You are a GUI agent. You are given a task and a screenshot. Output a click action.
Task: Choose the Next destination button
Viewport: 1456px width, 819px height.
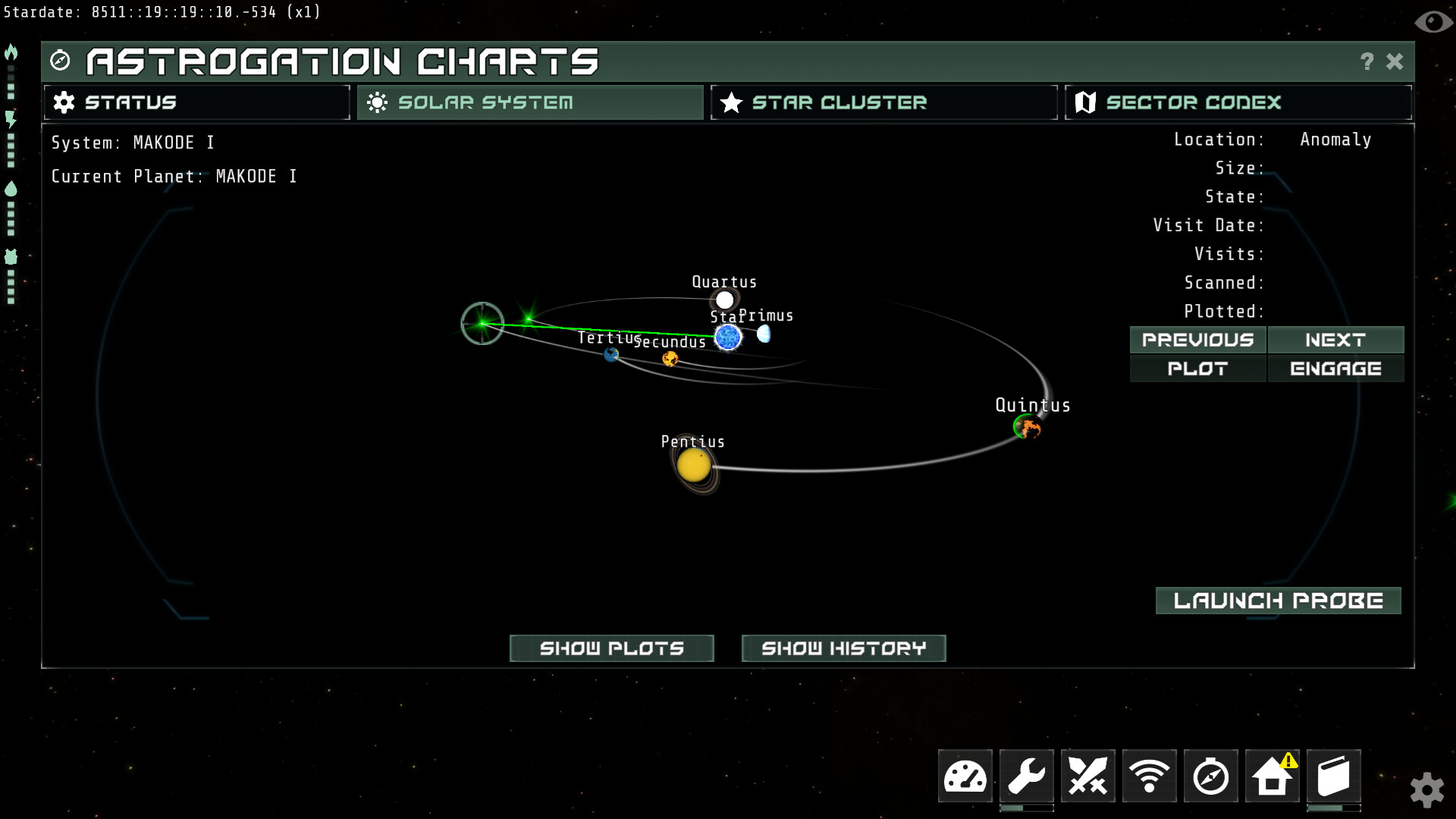pyautogui.click(x=1335, y=340)
